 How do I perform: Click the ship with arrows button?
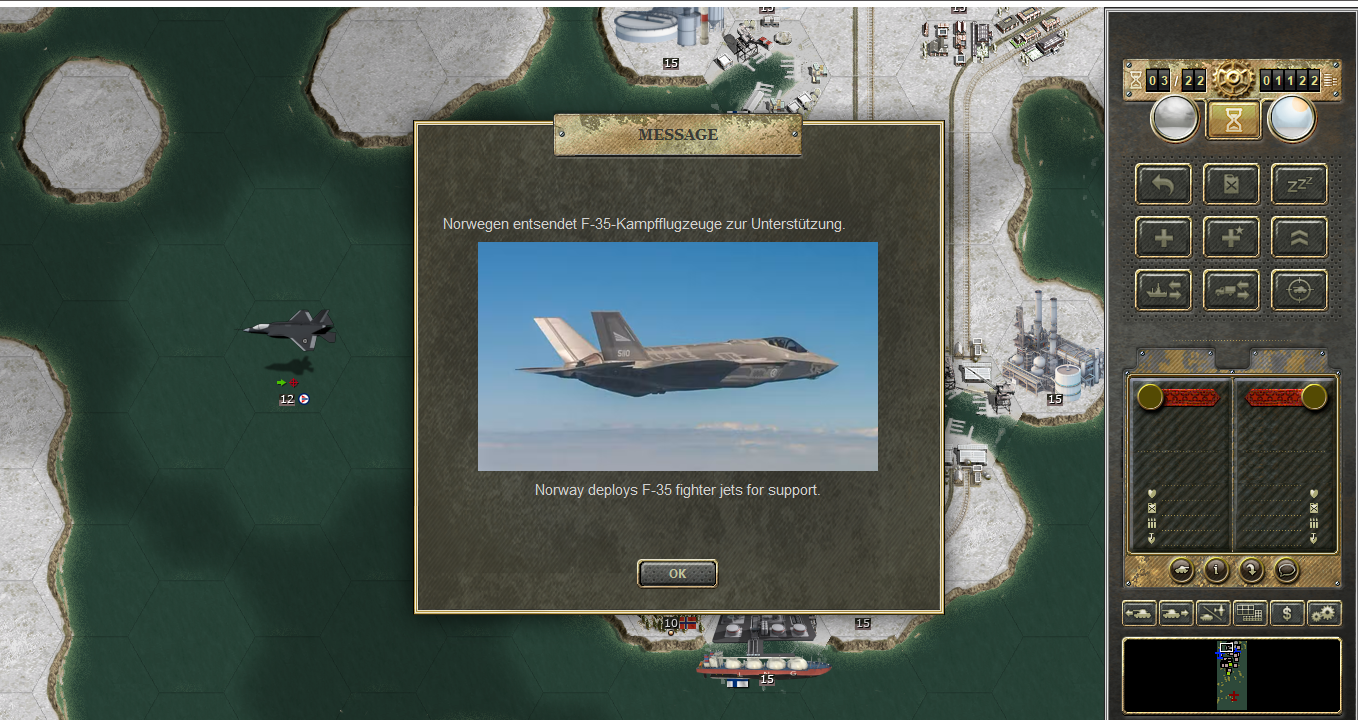1163,290
